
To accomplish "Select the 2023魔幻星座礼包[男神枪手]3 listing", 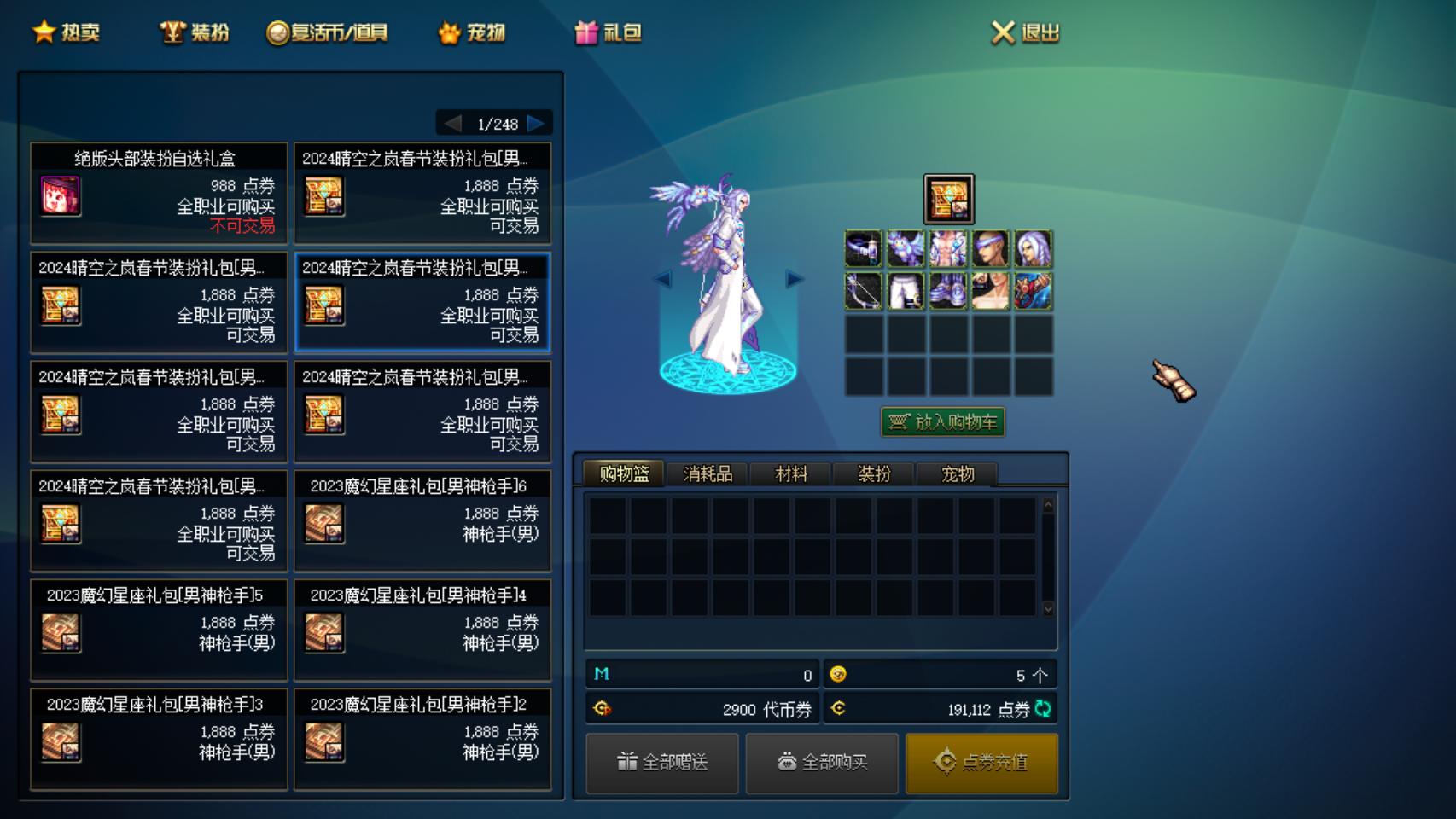I will [x=159, y=740].
